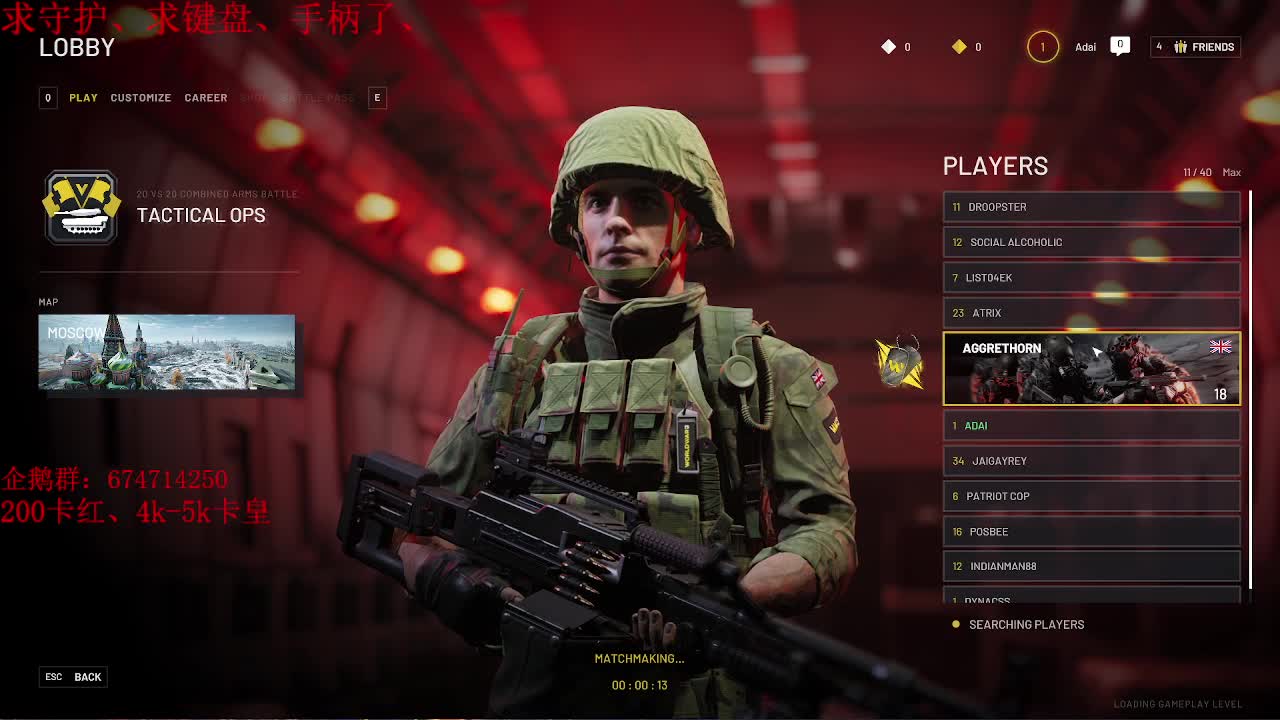Choose Jaigayrey in the players list

pyautogui.click(x=1091, y=461)
